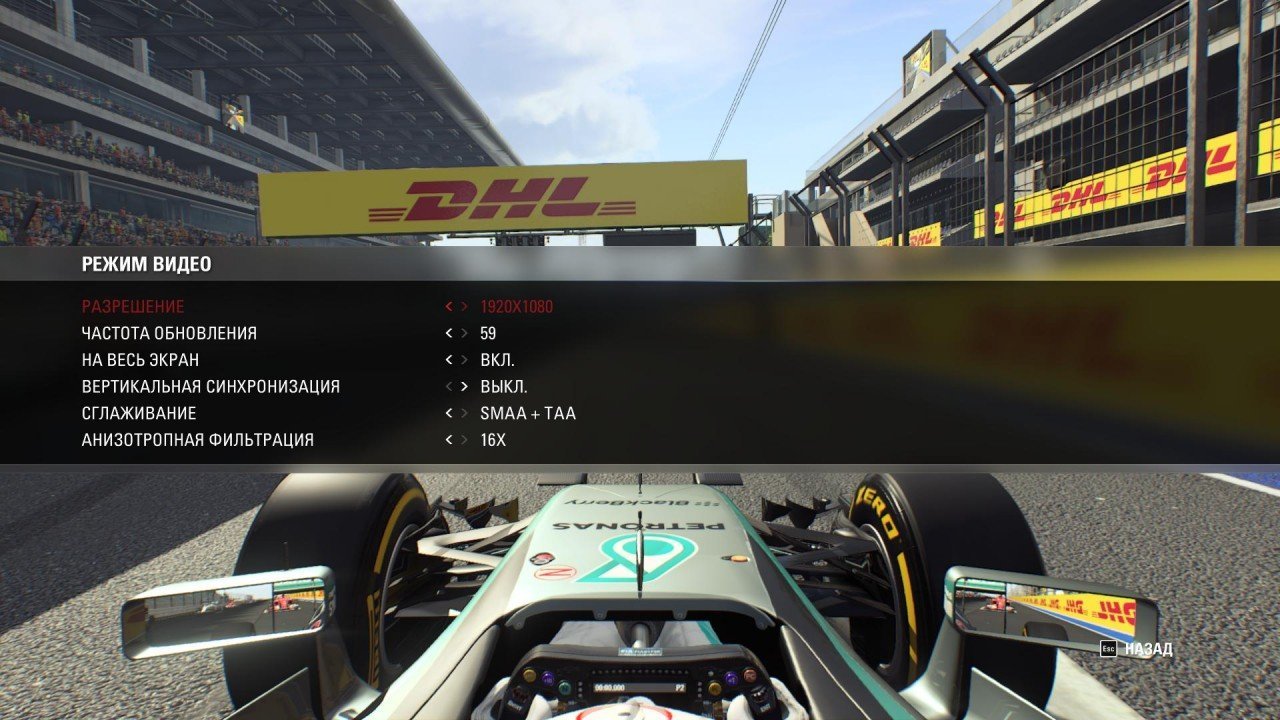This screenshot has width=1280, height=720.
Task: Pick the АНИЗОТРОПНАЯ ФИЛЬТРАЦИЯ row
Action: pyautogui.click(x=197, y=440)
